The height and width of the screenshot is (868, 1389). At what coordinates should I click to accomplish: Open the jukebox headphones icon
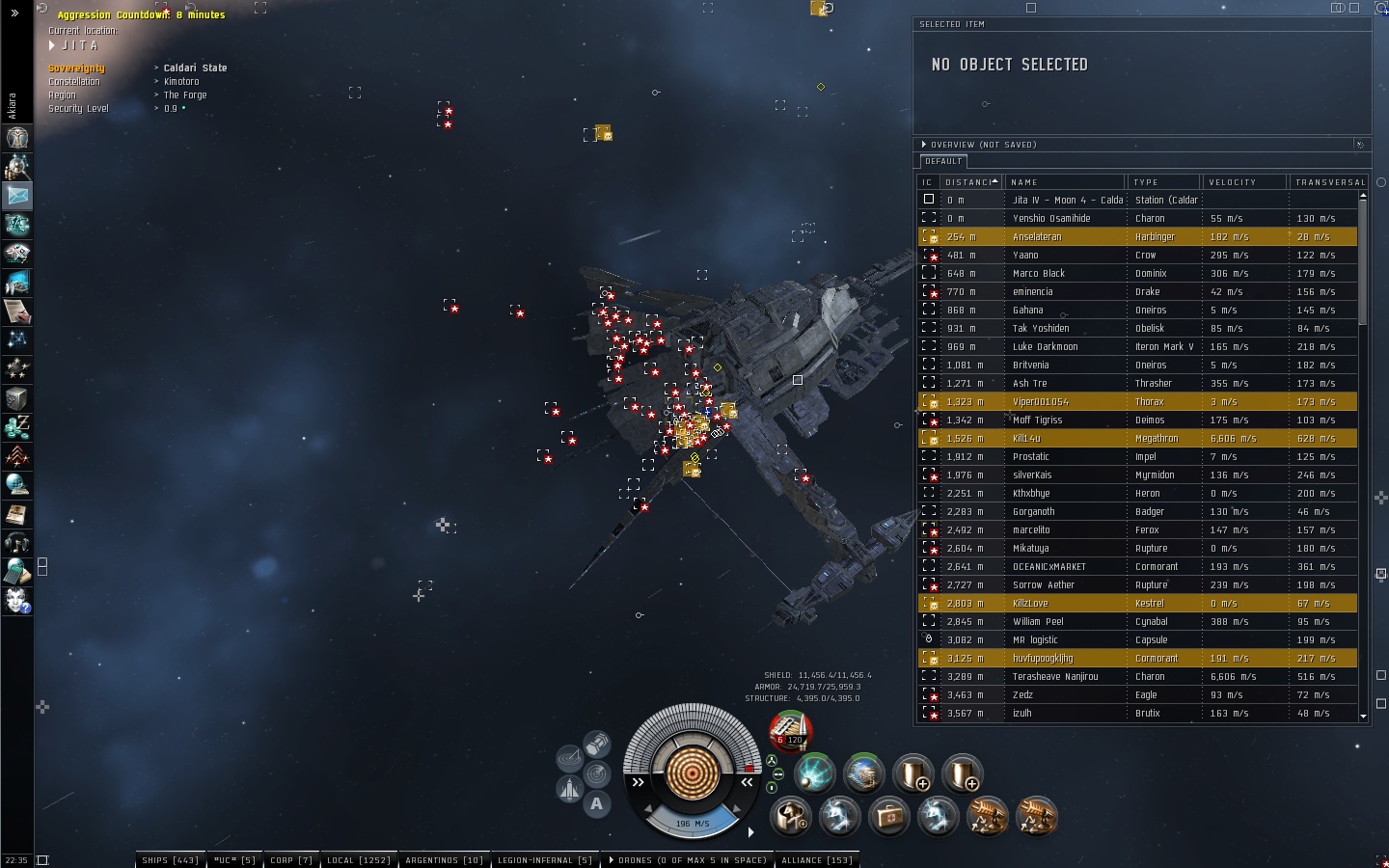17,542
